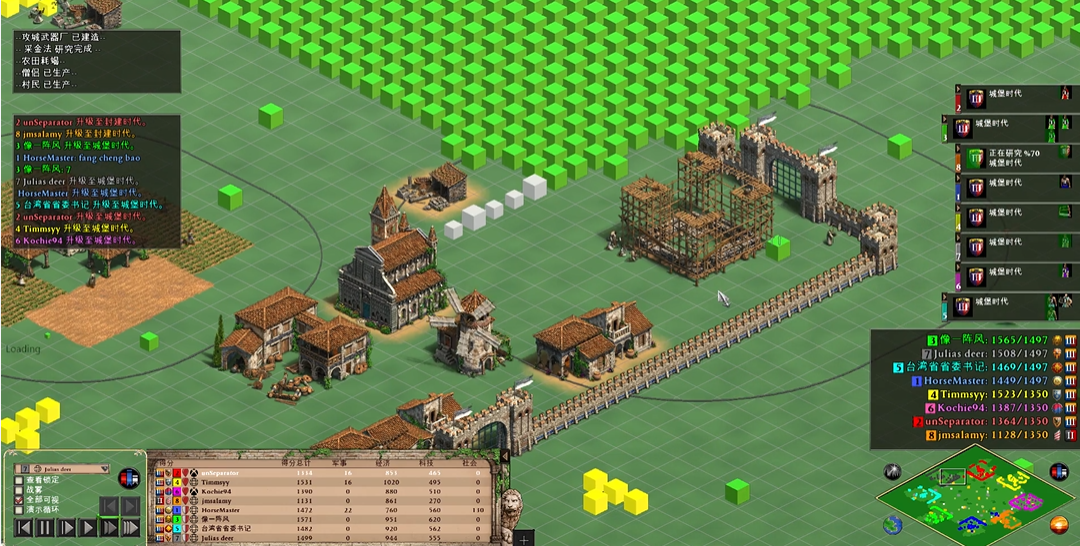Click the plus button at the bottom

tap(526, 539)
